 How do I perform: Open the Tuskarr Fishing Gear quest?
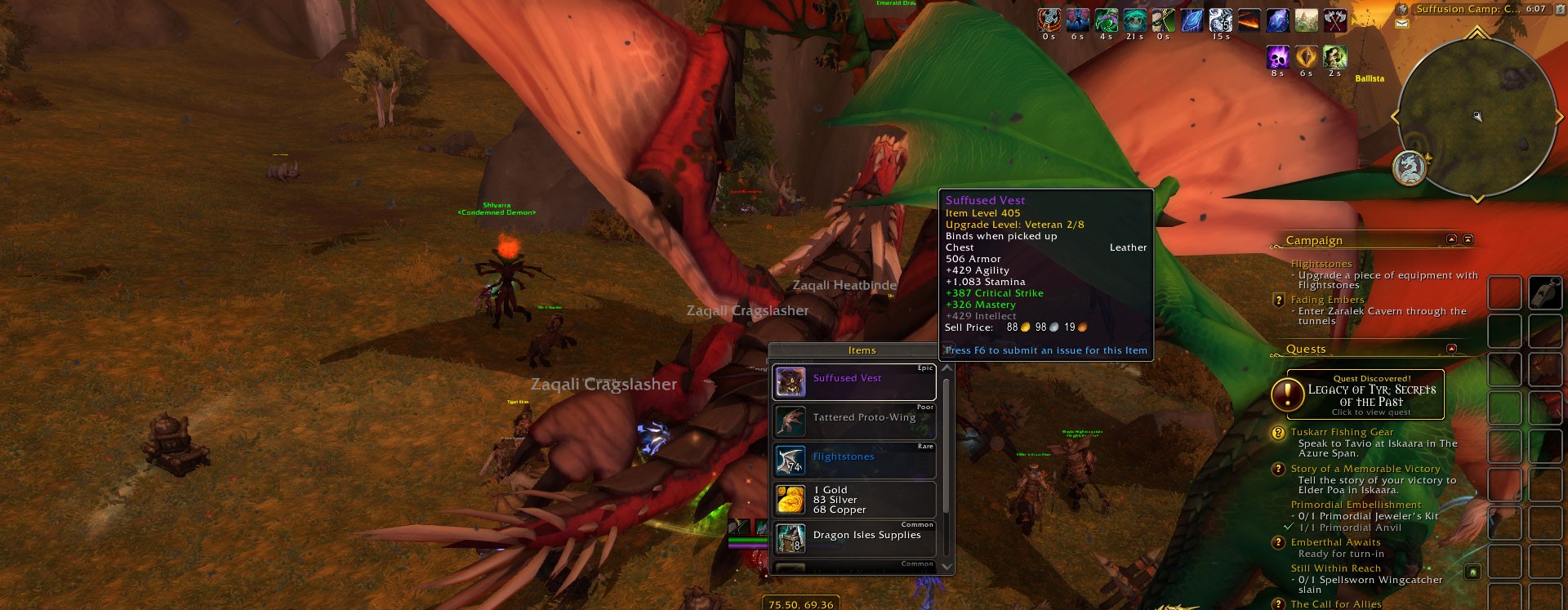pyautogui.click(x=1342, y=432)
